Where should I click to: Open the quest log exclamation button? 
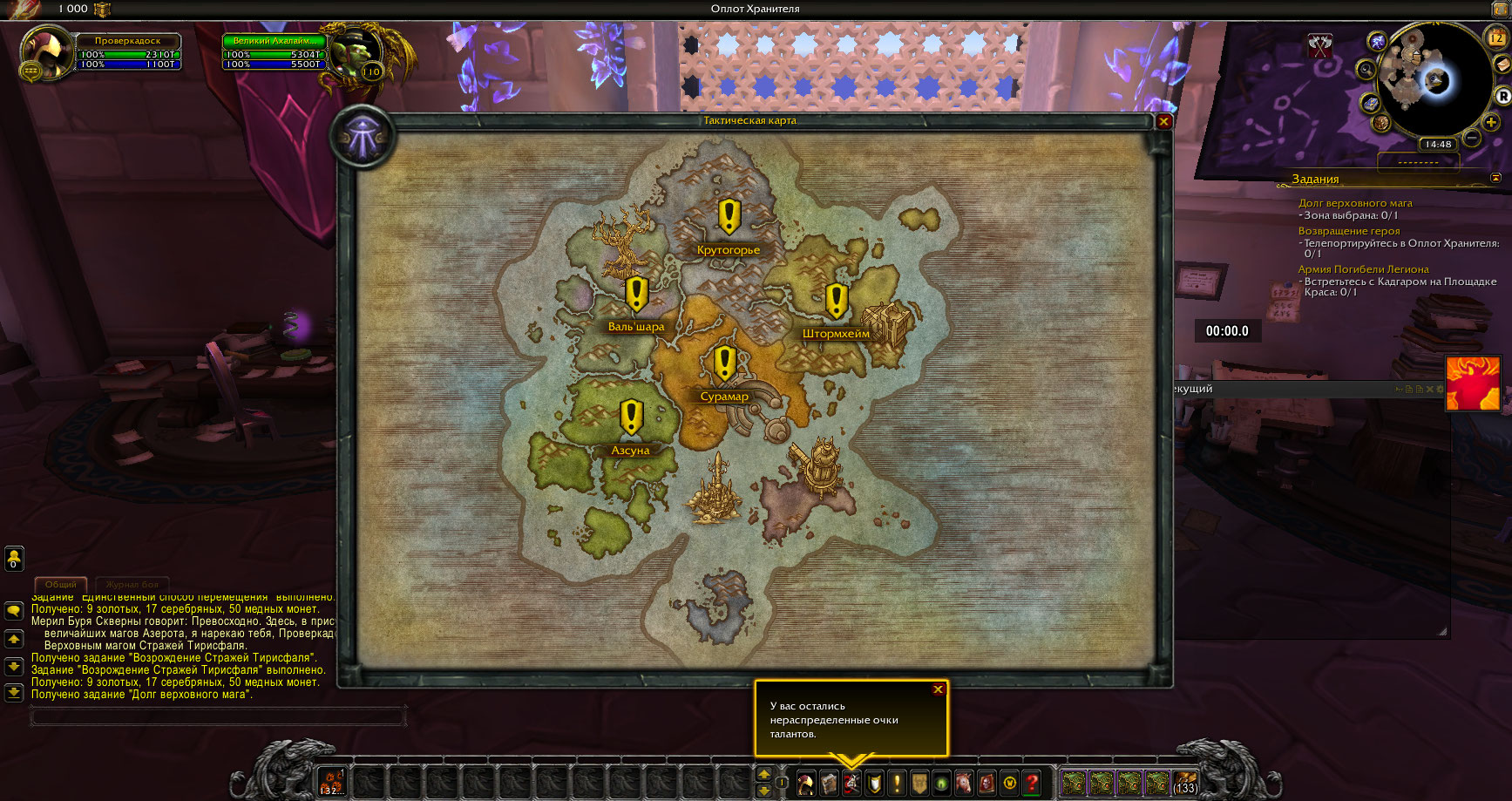pyautogui.click(x=897, y=783)
